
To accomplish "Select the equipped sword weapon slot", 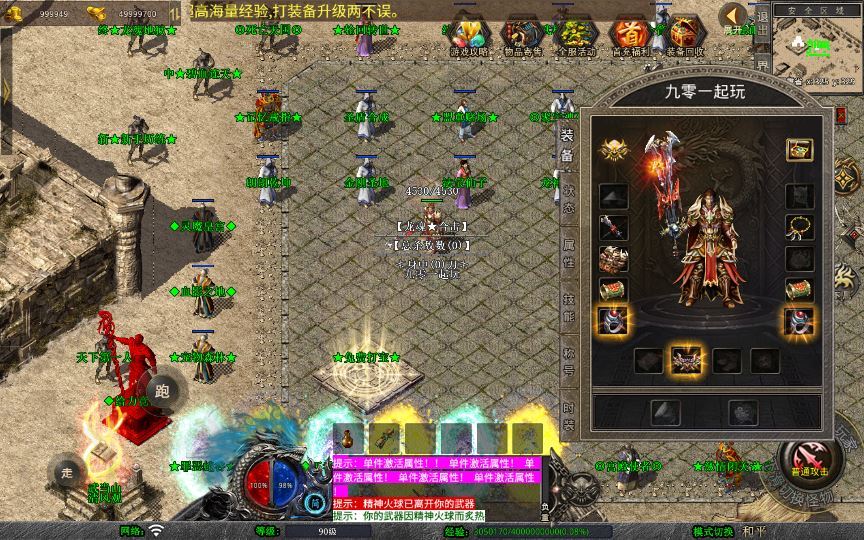I will point(614,228).
